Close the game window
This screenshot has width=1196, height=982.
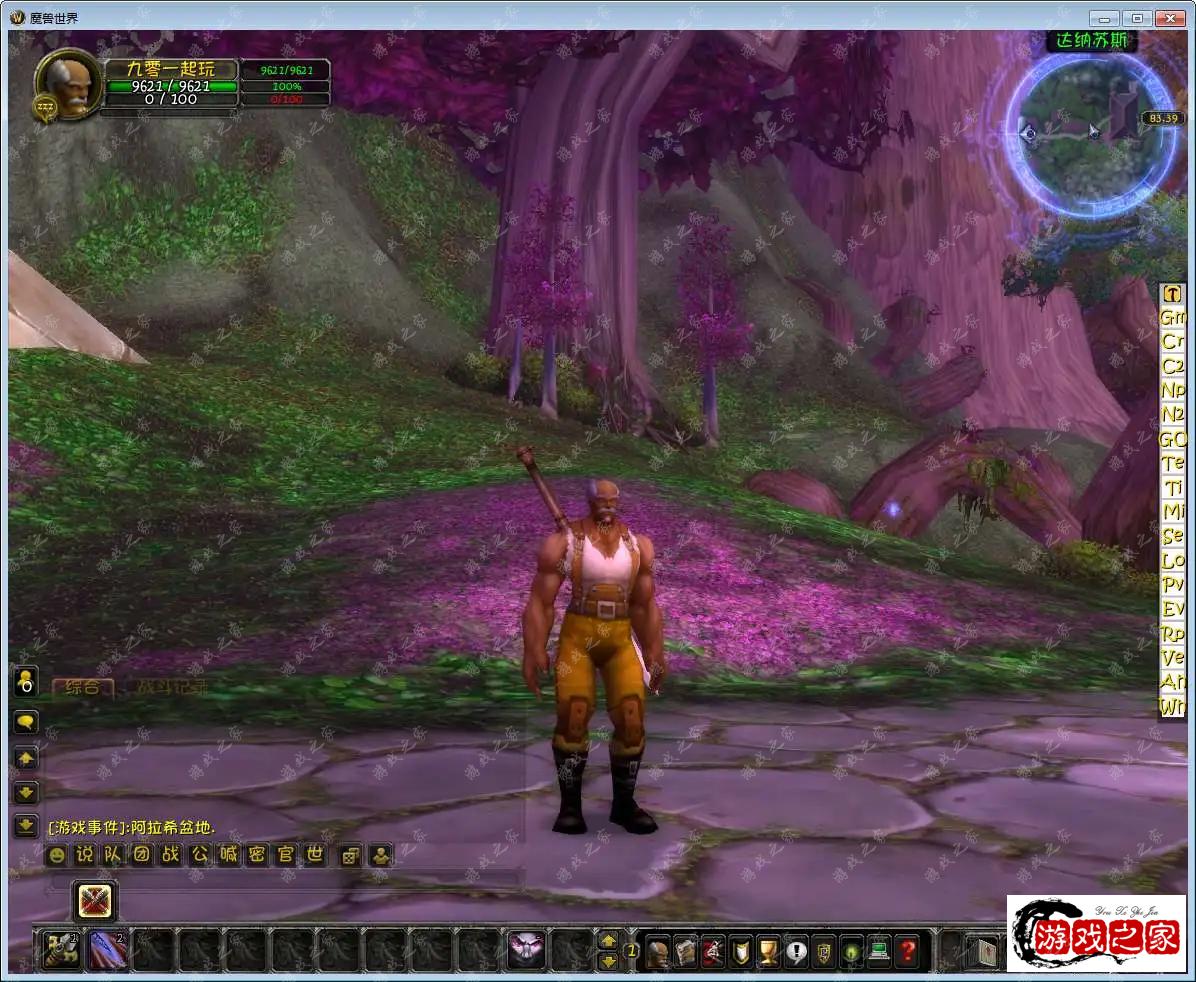pos(1169,18)
